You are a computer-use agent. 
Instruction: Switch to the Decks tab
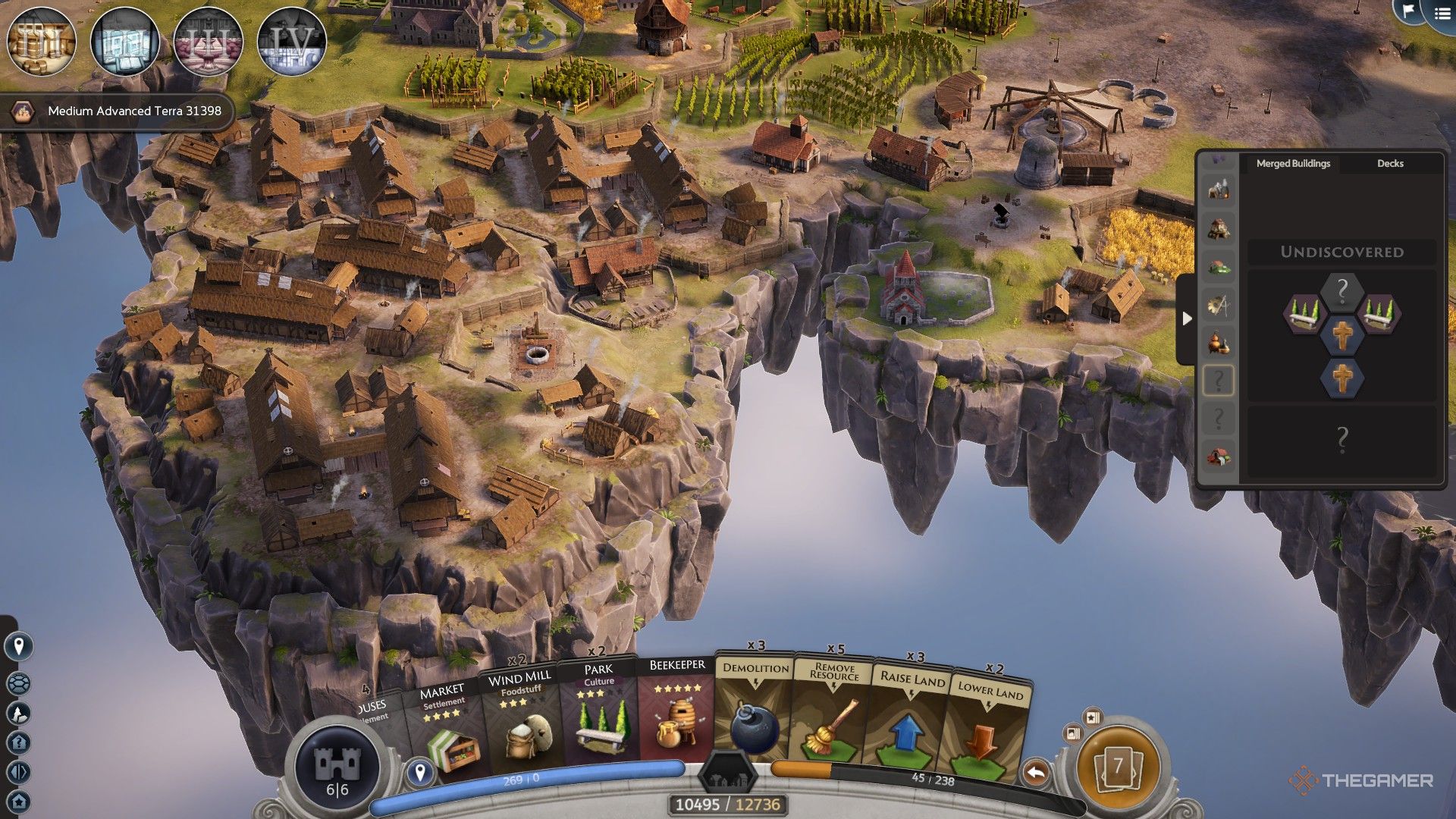point(1390,163)
